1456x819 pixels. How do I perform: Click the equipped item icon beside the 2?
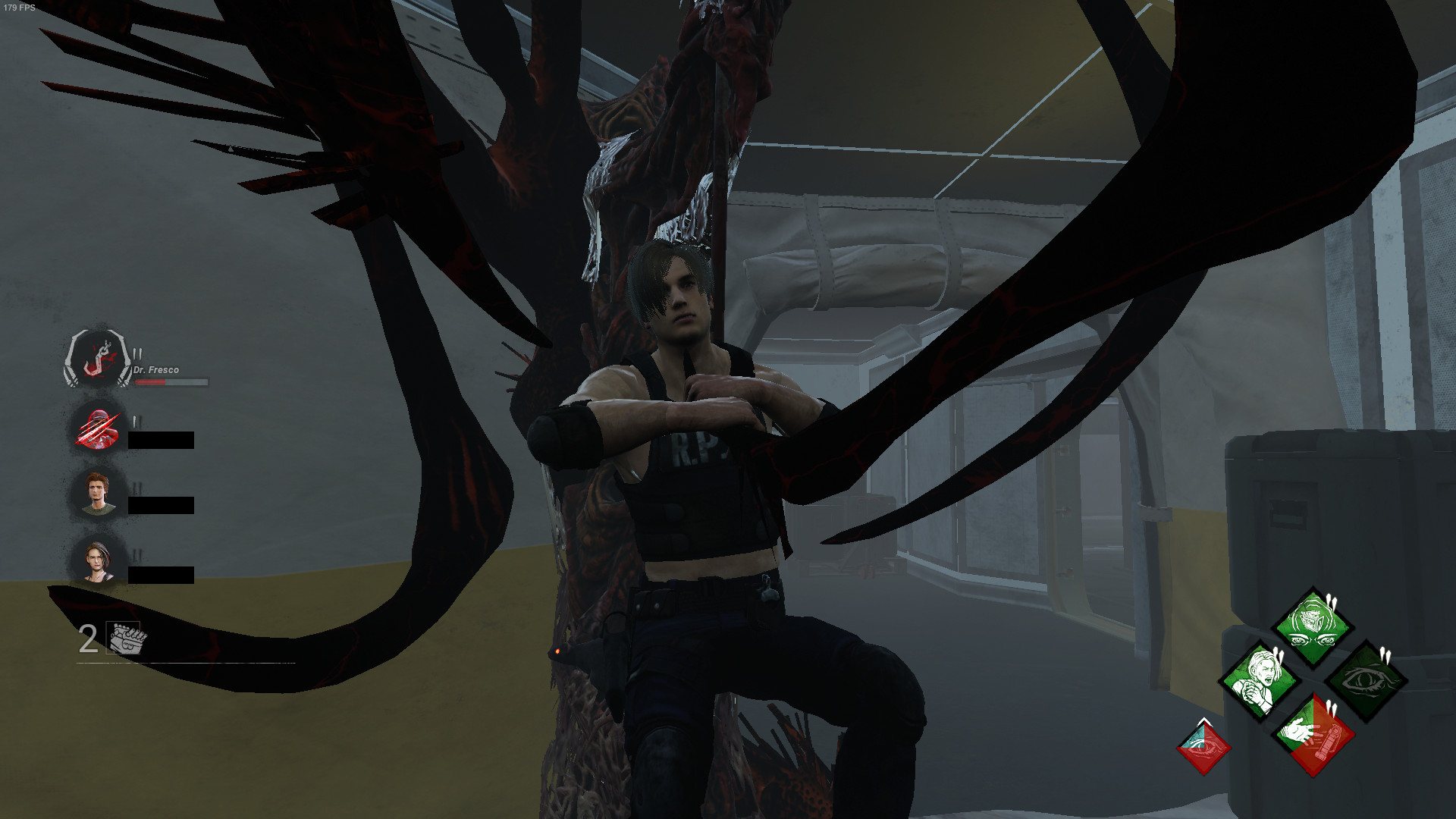pyautogui.click(x=121, y=637)
